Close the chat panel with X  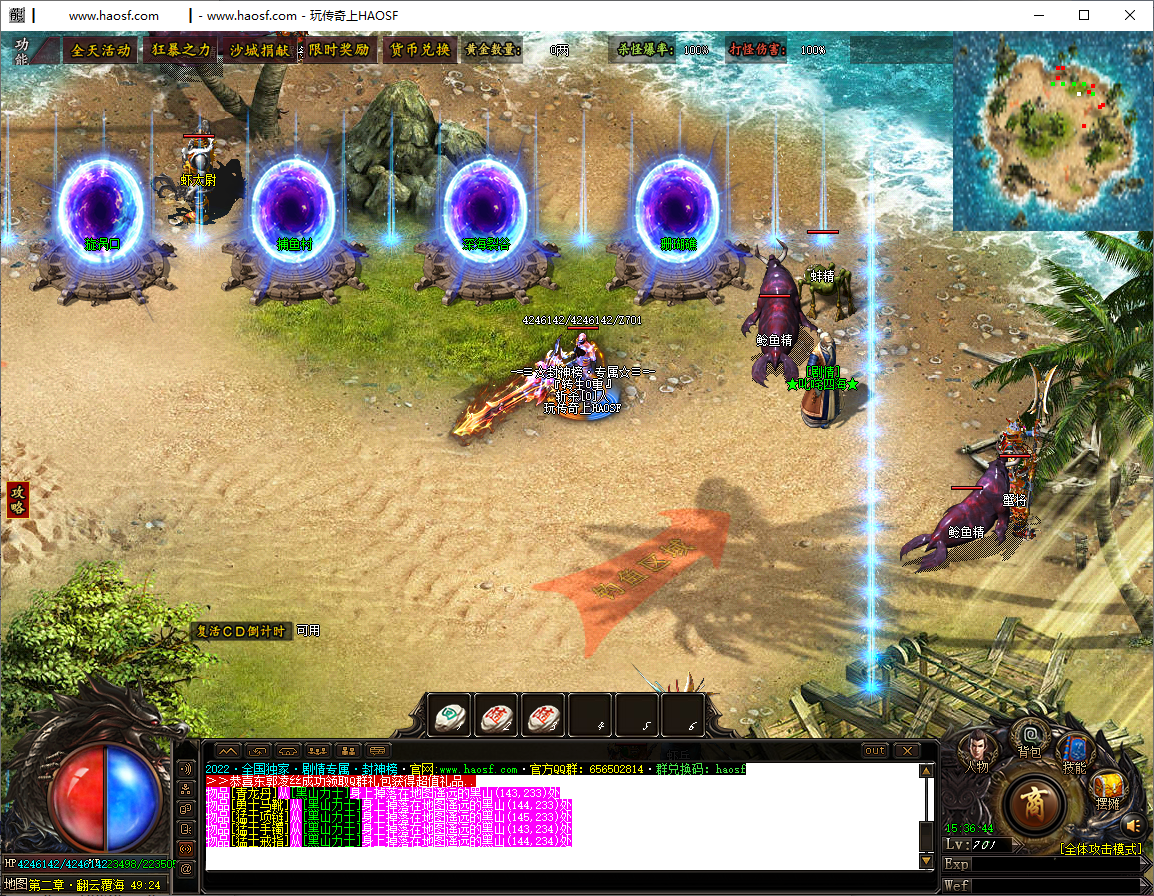[x=906, y=750]
